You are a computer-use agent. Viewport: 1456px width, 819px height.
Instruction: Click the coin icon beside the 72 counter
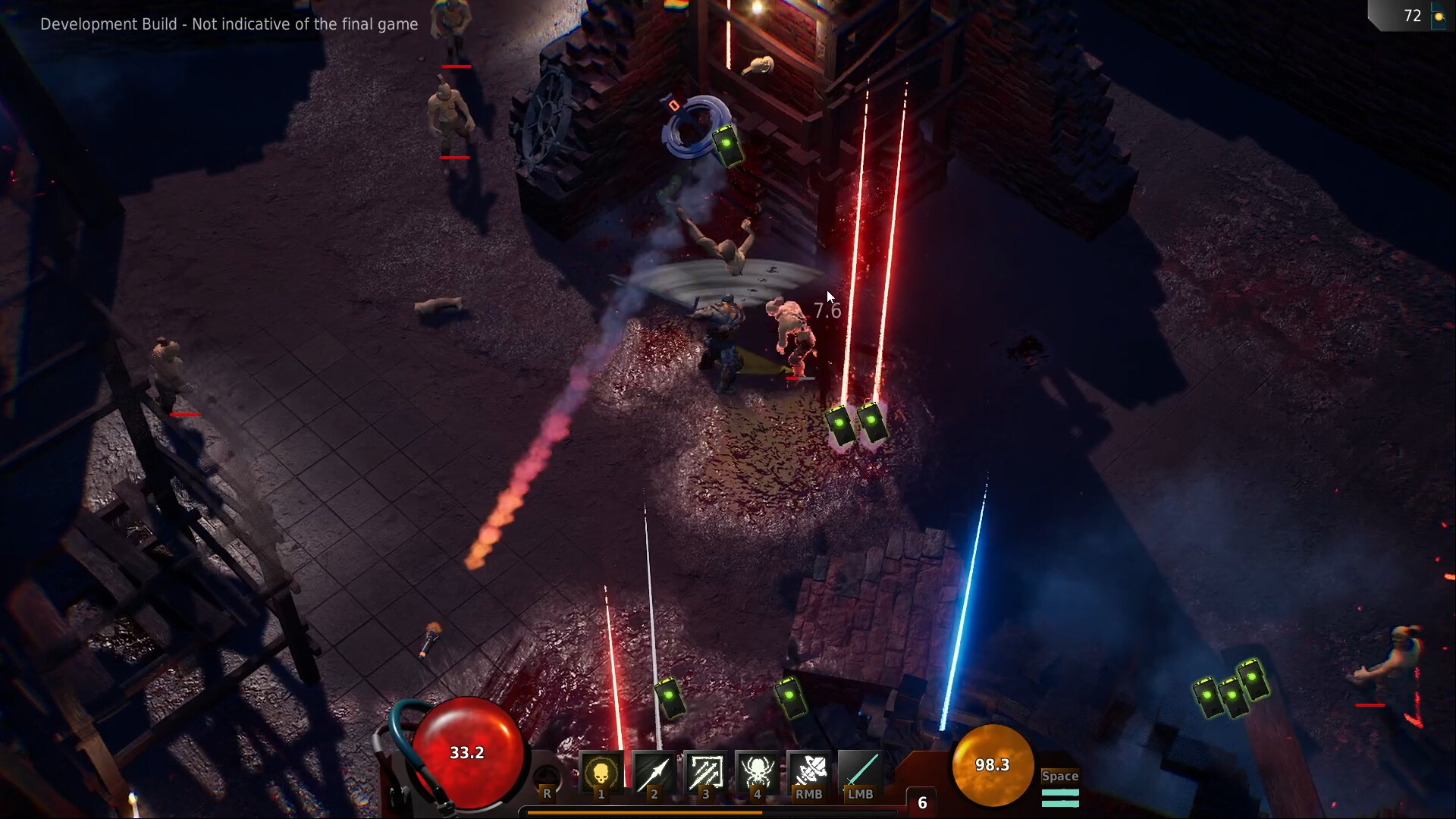coord(1439,15)
